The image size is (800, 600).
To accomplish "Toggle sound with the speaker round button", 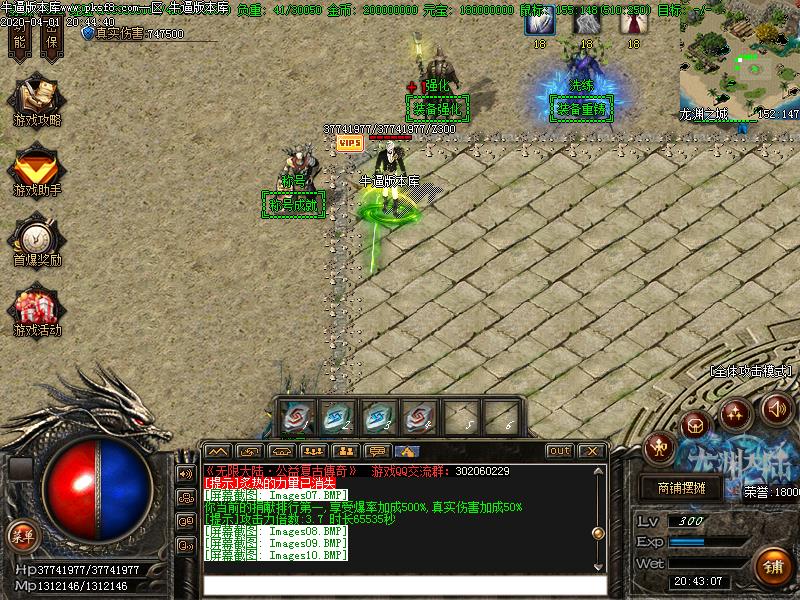I will [777, 408].
